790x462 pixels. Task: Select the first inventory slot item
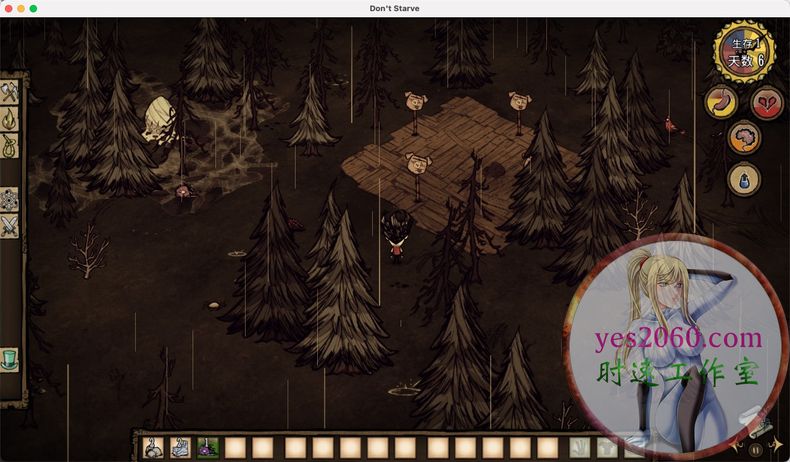point(155,448)
